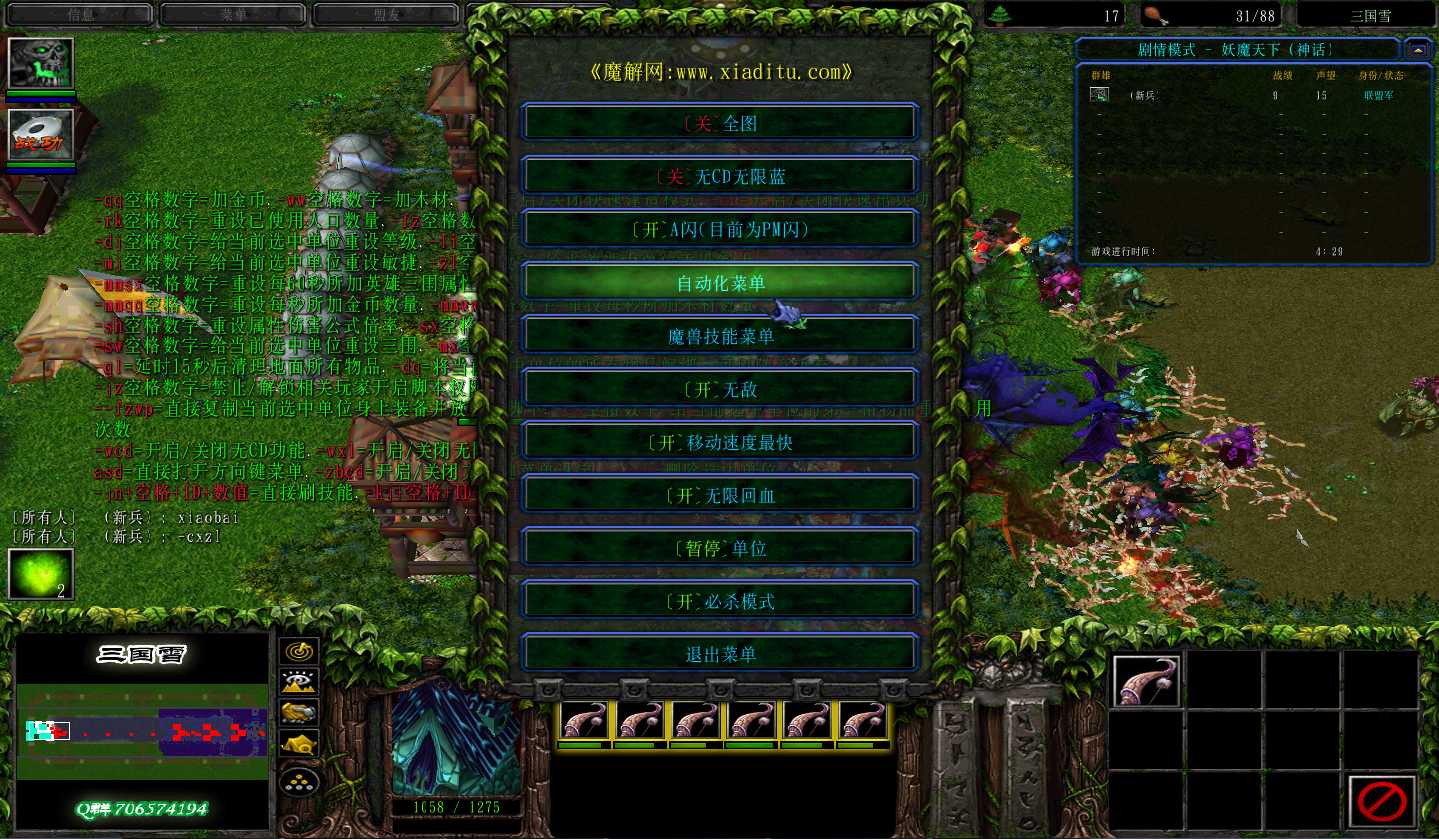Open the 自动化菜单 submenu
The width and height of the screenshot is (1439, 839).
719,283
